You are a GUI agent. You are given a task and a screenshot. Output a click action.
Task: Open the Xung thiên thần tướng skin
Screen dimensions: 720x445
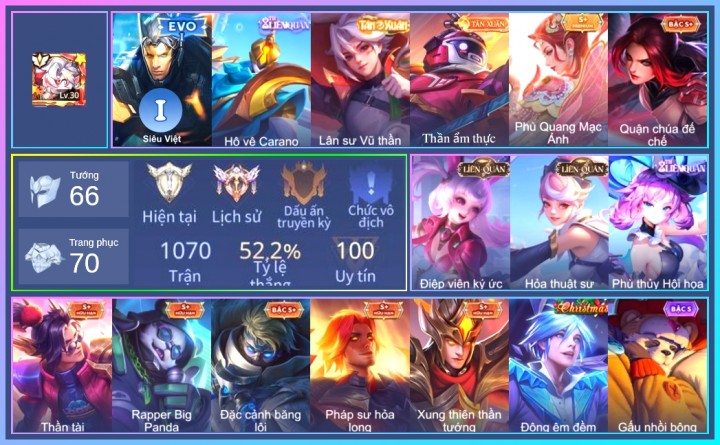point(459,366)
